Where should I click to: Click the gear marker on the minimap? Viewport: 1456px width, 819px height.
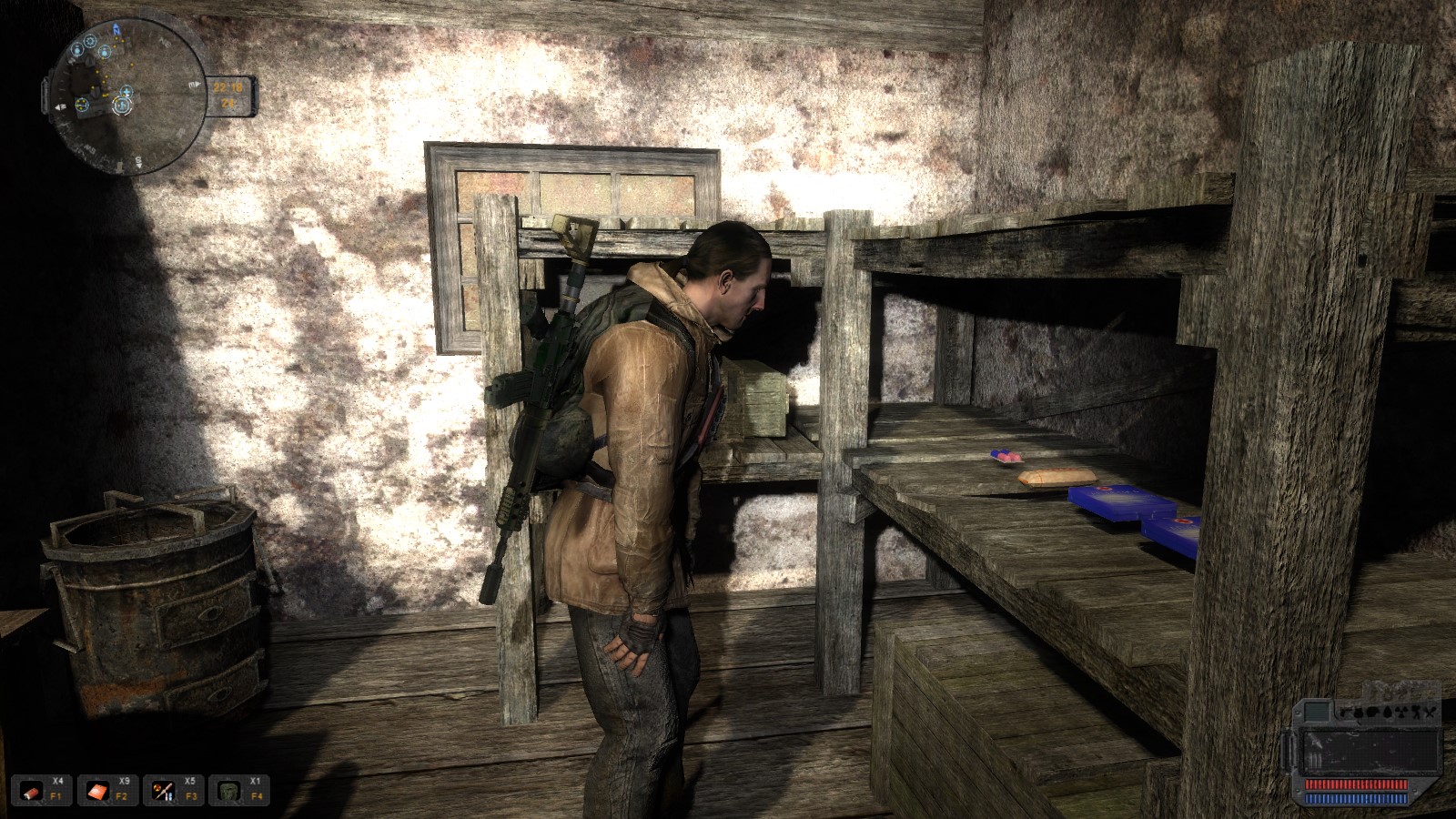coord(90,41)
